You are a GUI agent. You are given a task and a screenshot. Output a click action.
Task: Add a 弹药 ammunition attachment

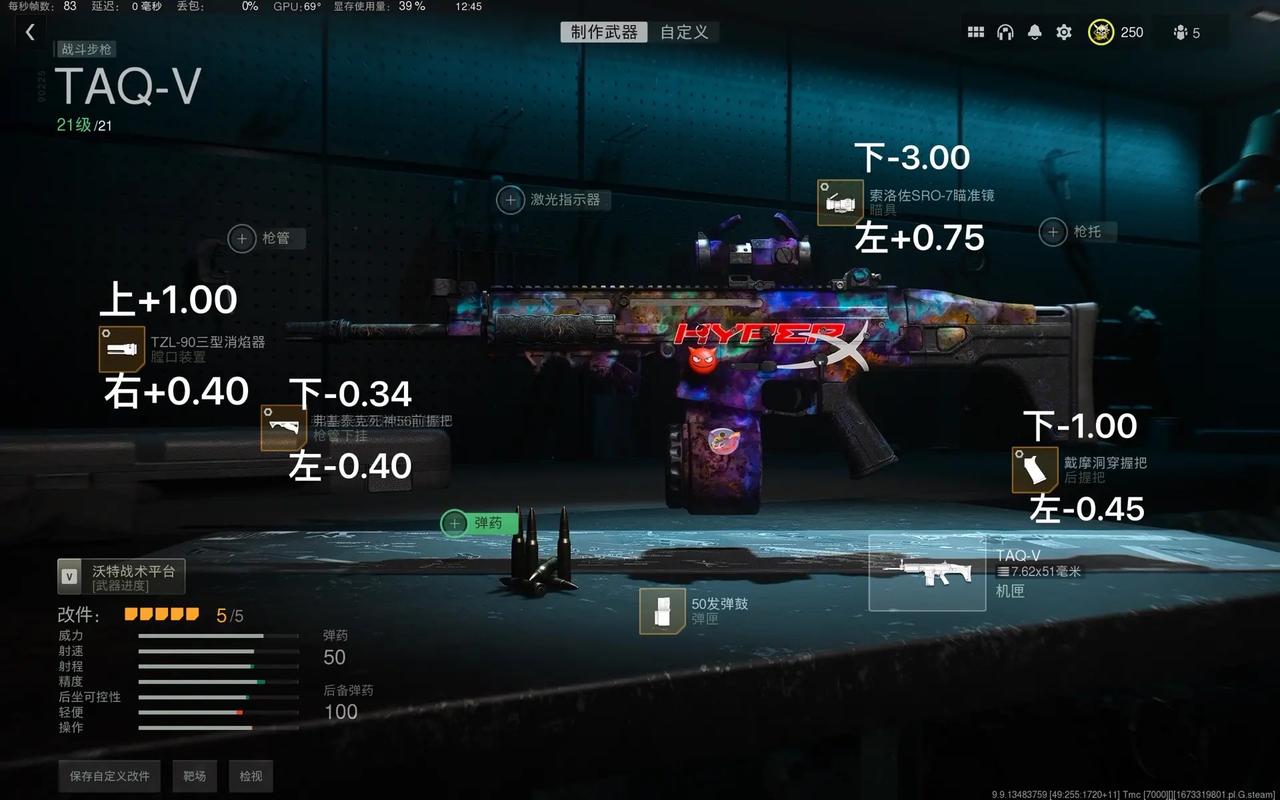point(456,522)
